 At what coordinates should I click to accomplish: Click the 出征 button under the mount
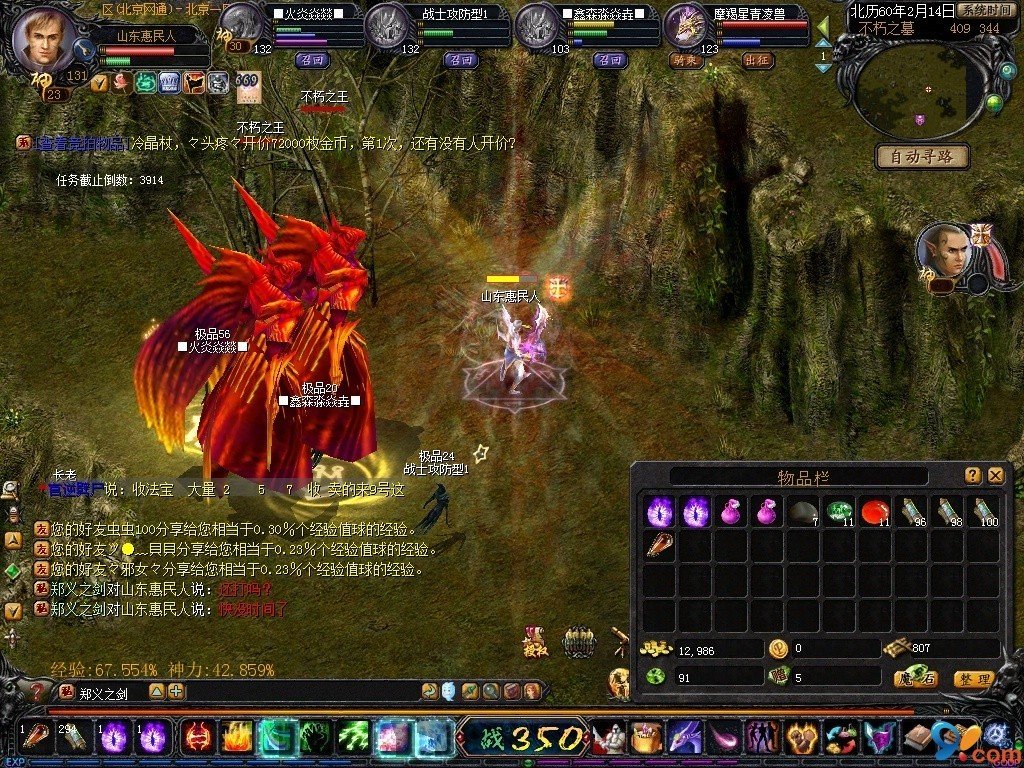click(x=757, y=60)
